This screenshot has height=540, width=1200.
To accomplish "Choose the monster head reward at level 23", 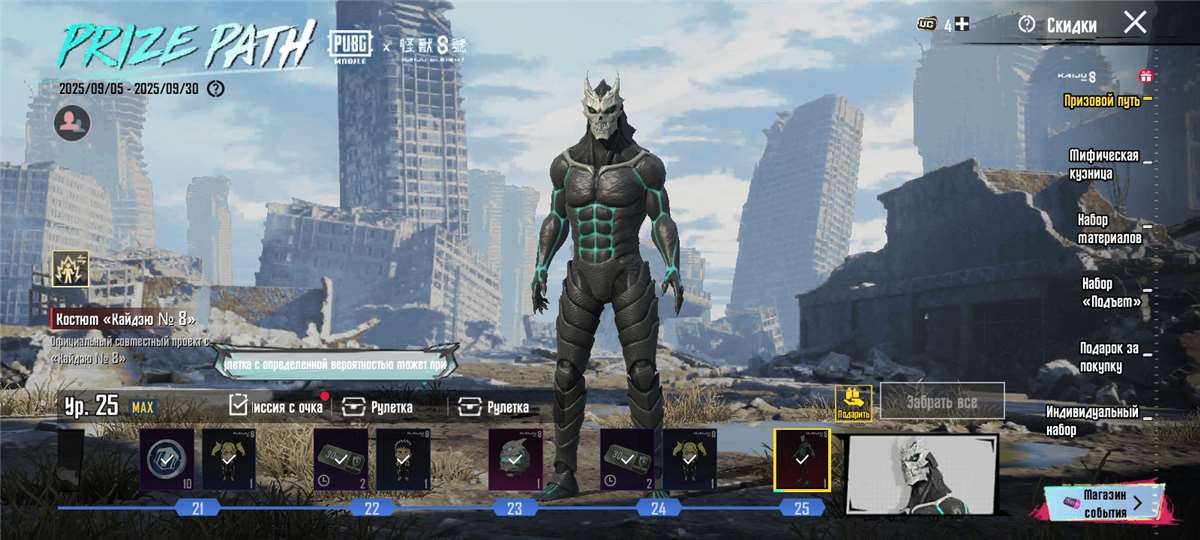I will [515, 460].
